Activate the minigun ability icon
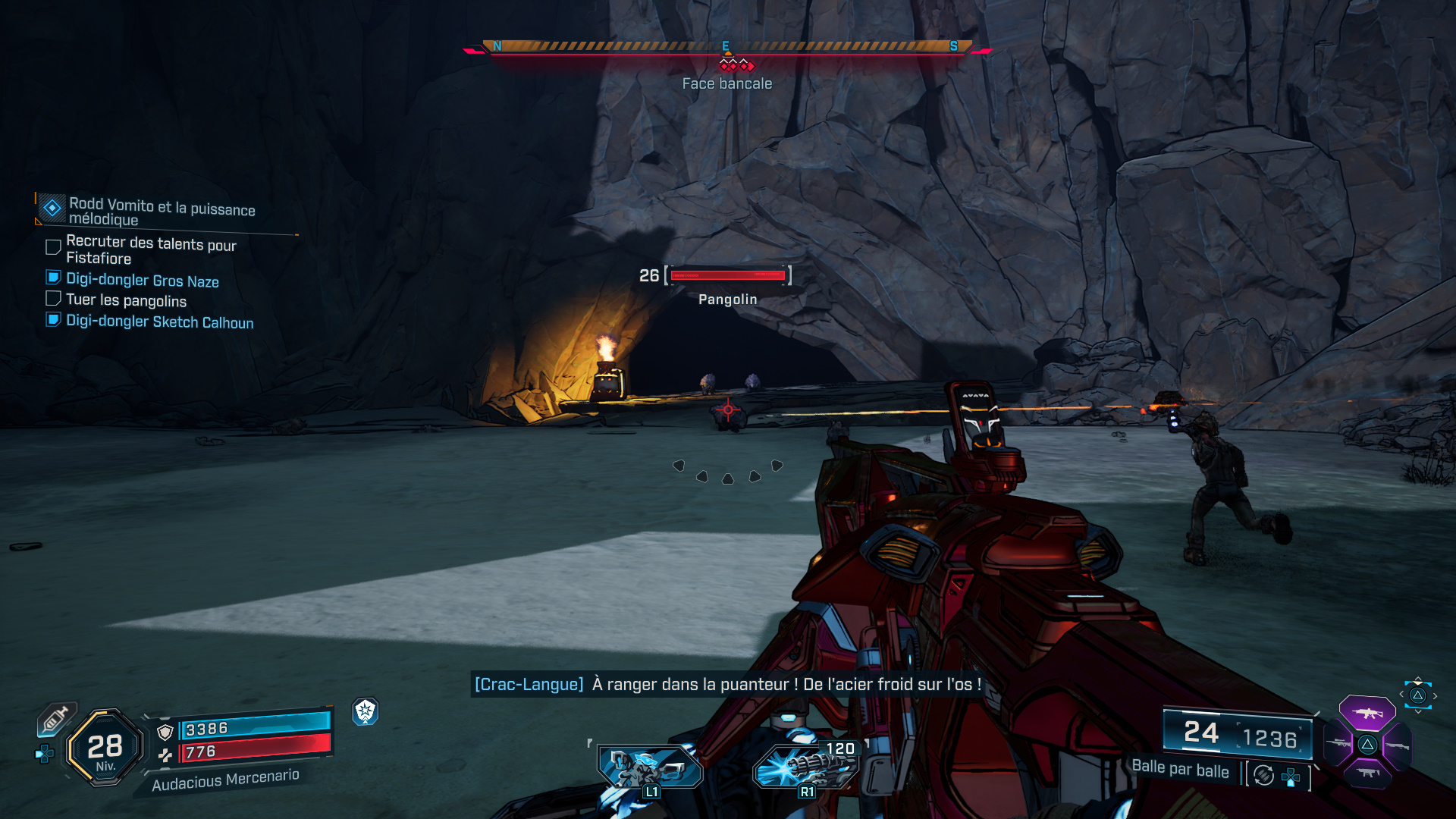 [x=805, y=766]
